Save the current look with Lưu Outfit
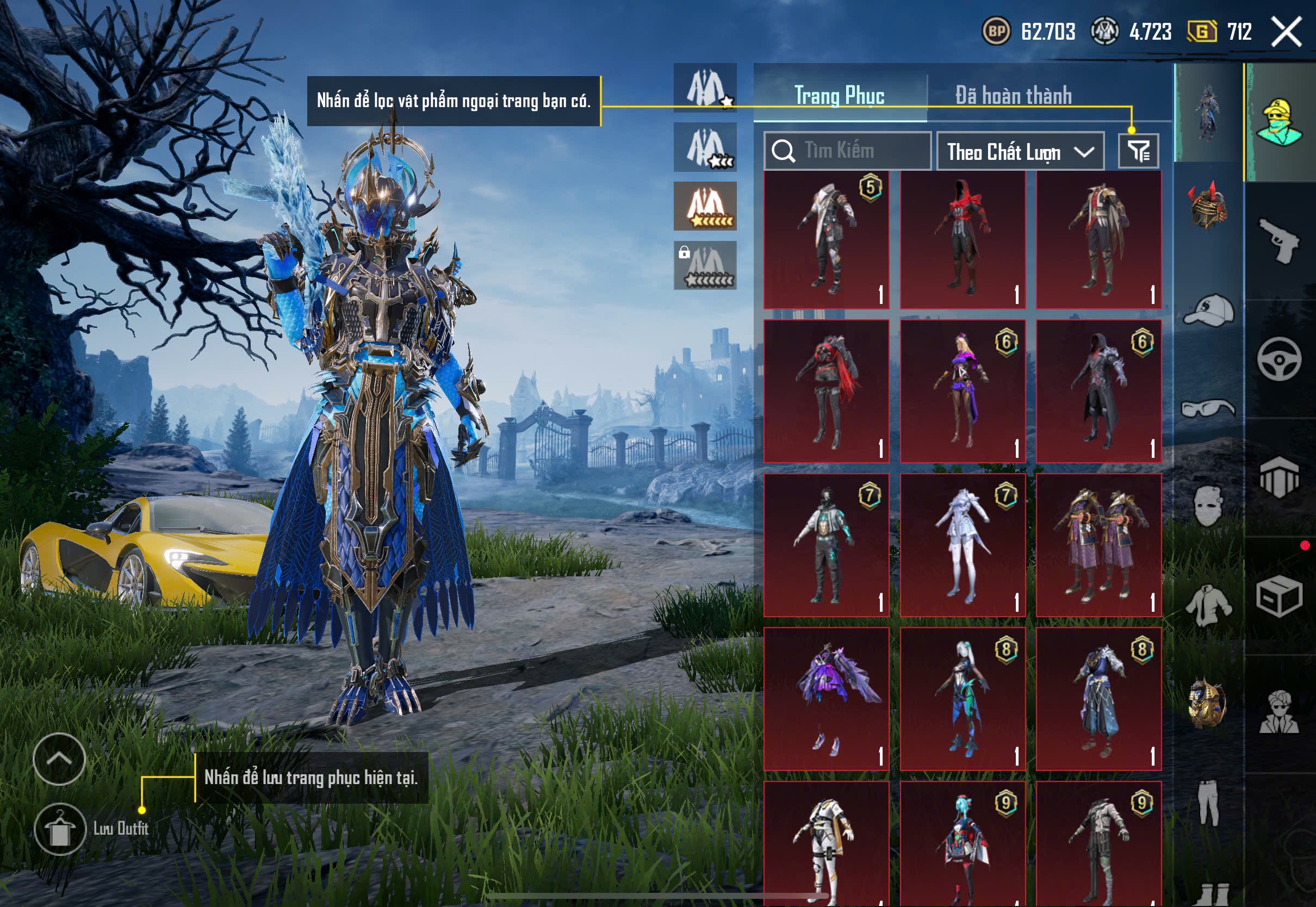 tap(60, 829)
